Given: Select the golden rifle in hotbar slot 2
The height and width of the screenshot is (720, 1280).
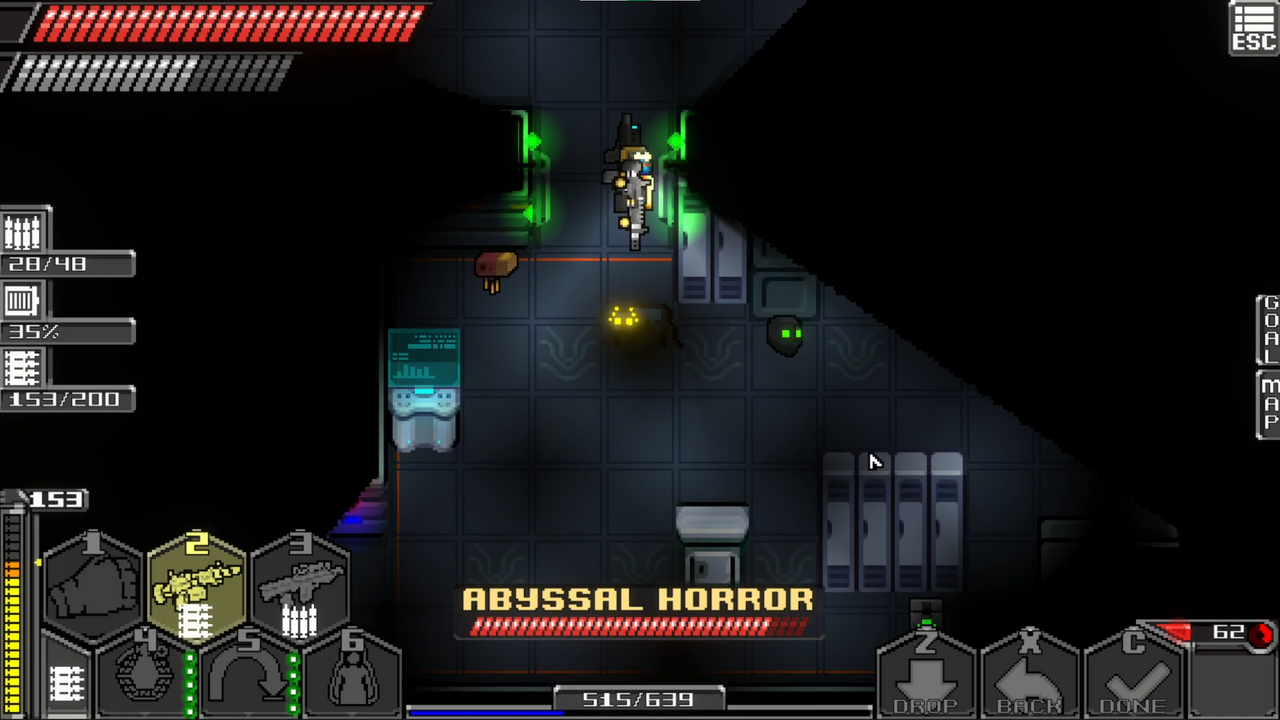Looking at the screenshot, I should [197, 580].
